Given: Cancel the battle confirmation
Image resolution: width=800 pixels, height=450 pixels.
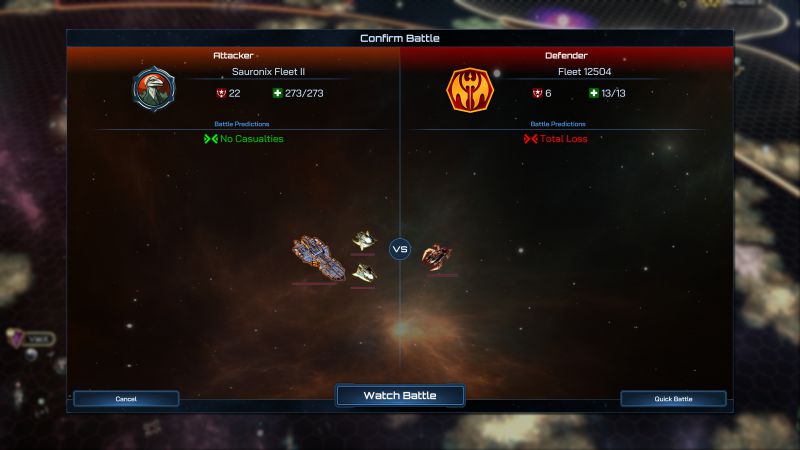Looking at the screenshot, I should pos(126,399).
